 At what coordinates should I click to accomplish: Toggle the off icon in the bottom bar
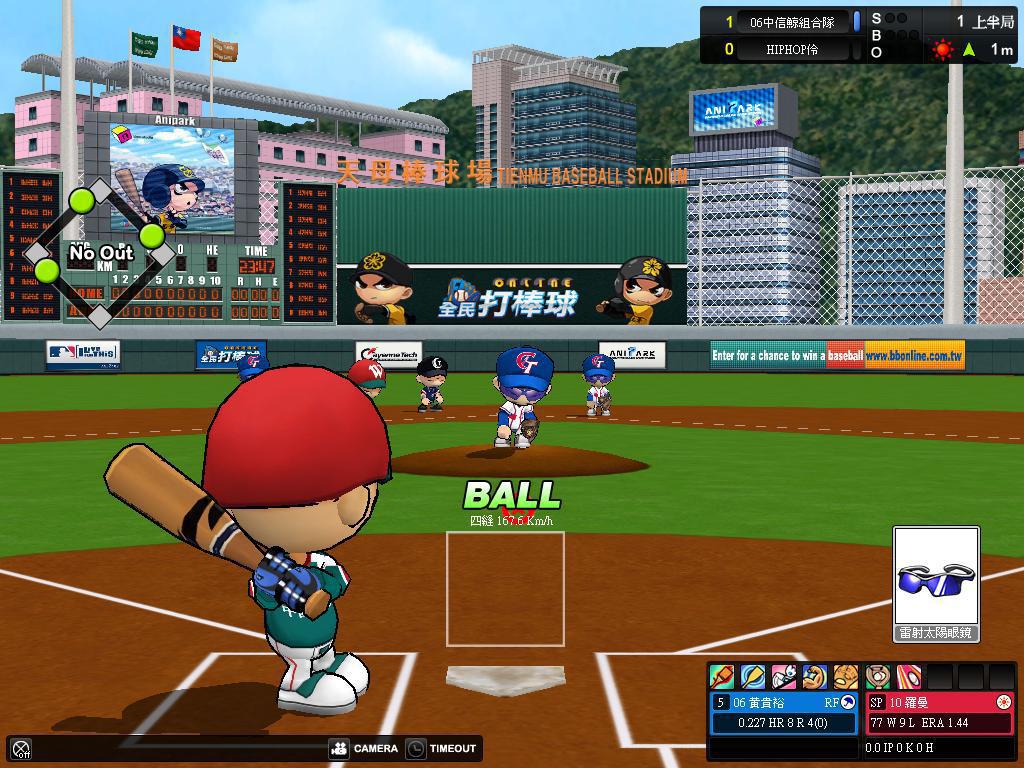[21, 749]
